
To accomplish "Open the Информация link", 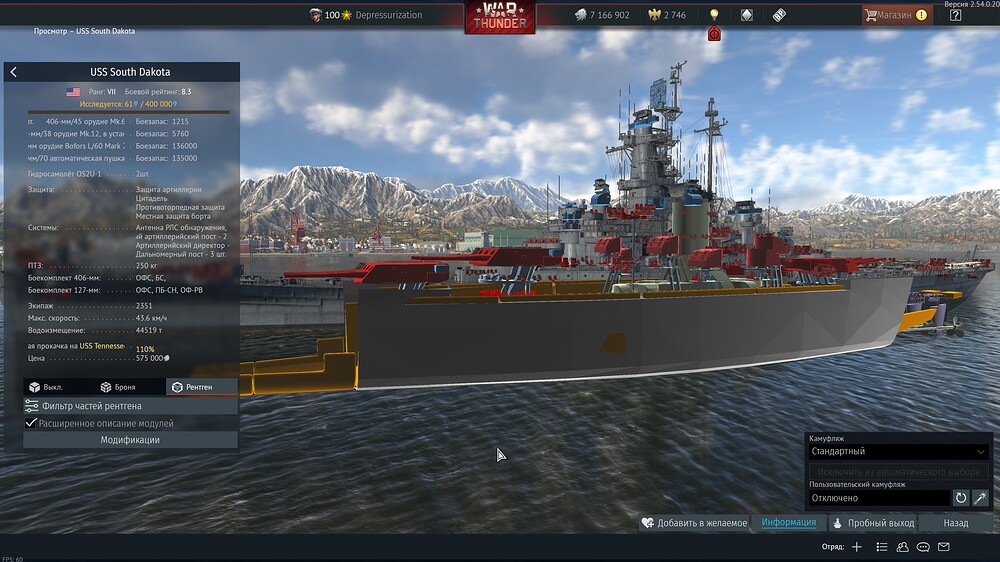I will (x=788, y=523).
